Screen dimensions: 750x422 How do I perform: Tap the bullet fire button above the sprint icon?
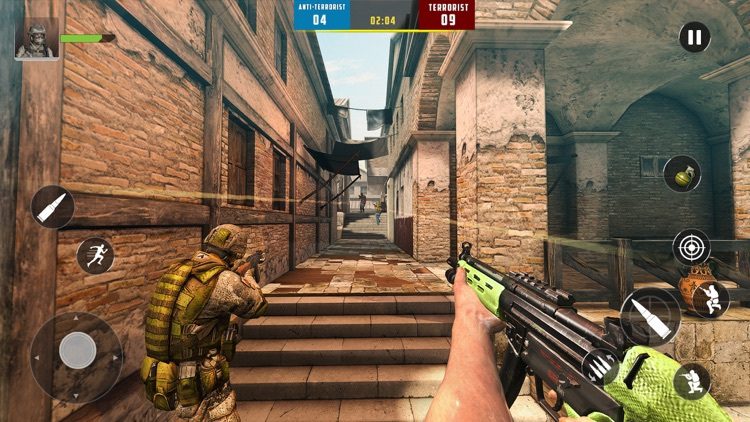52,207
